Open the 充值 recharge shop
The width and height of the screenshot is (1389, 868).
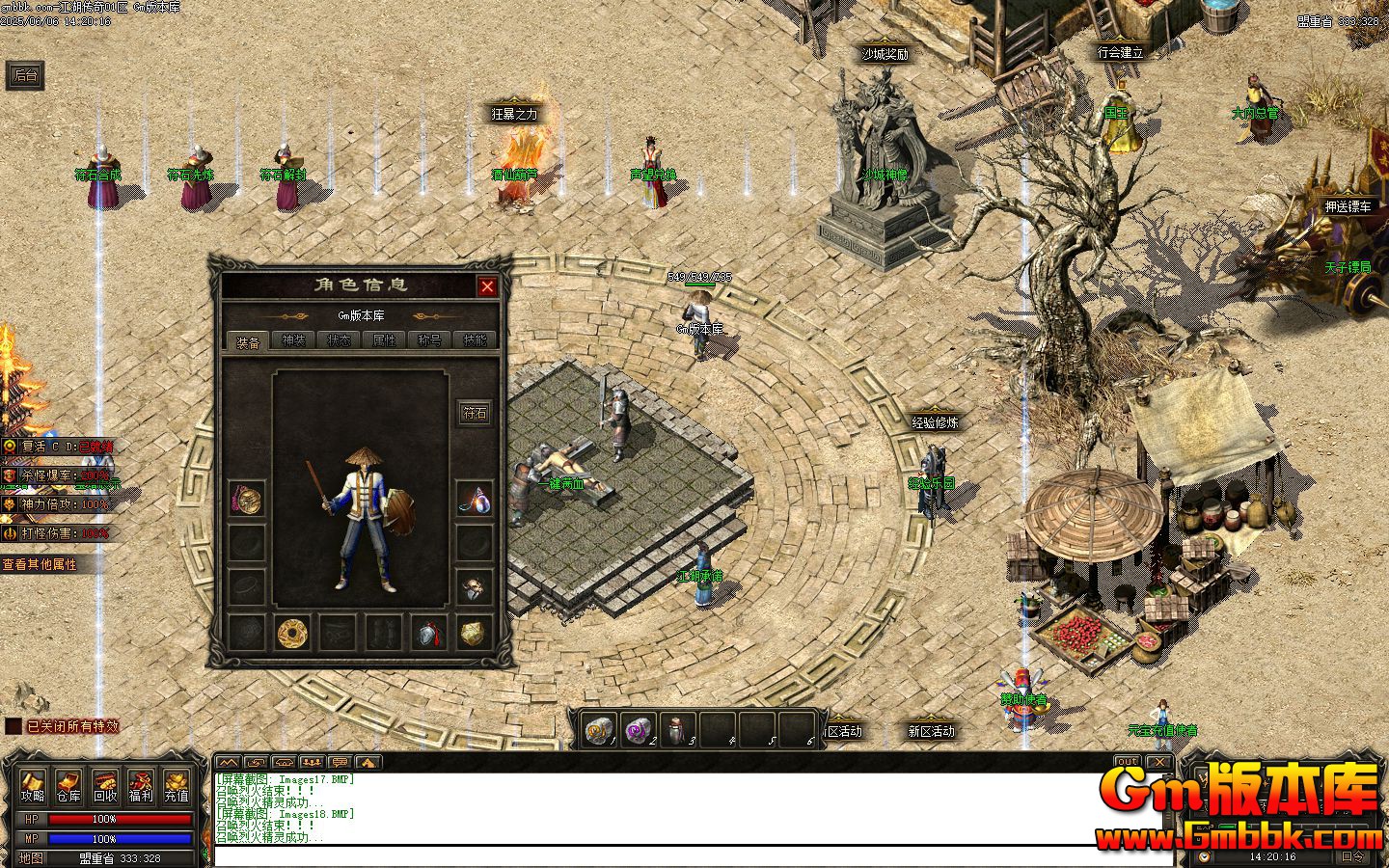tap(177, 787)
